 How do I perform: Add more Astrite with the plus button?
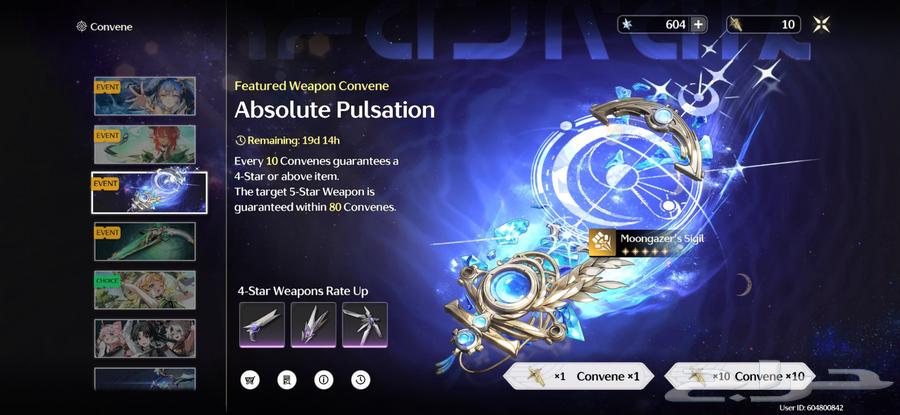pos(698,25)
